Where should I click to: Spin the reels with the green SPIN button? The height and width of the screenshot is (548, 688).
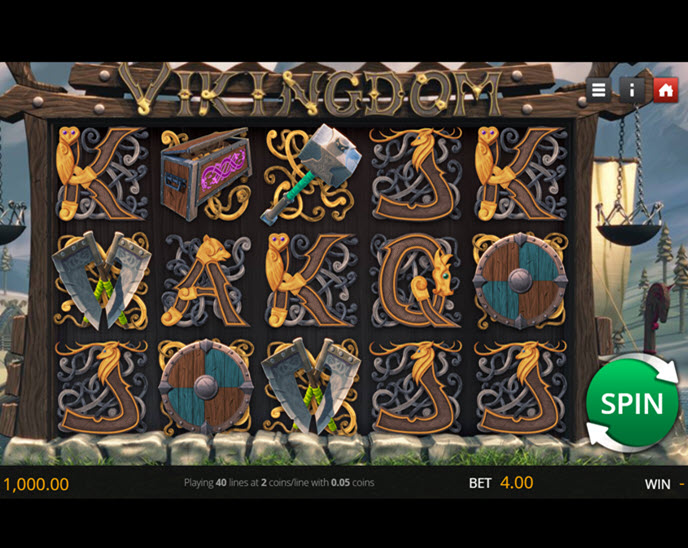coord(632,403)
